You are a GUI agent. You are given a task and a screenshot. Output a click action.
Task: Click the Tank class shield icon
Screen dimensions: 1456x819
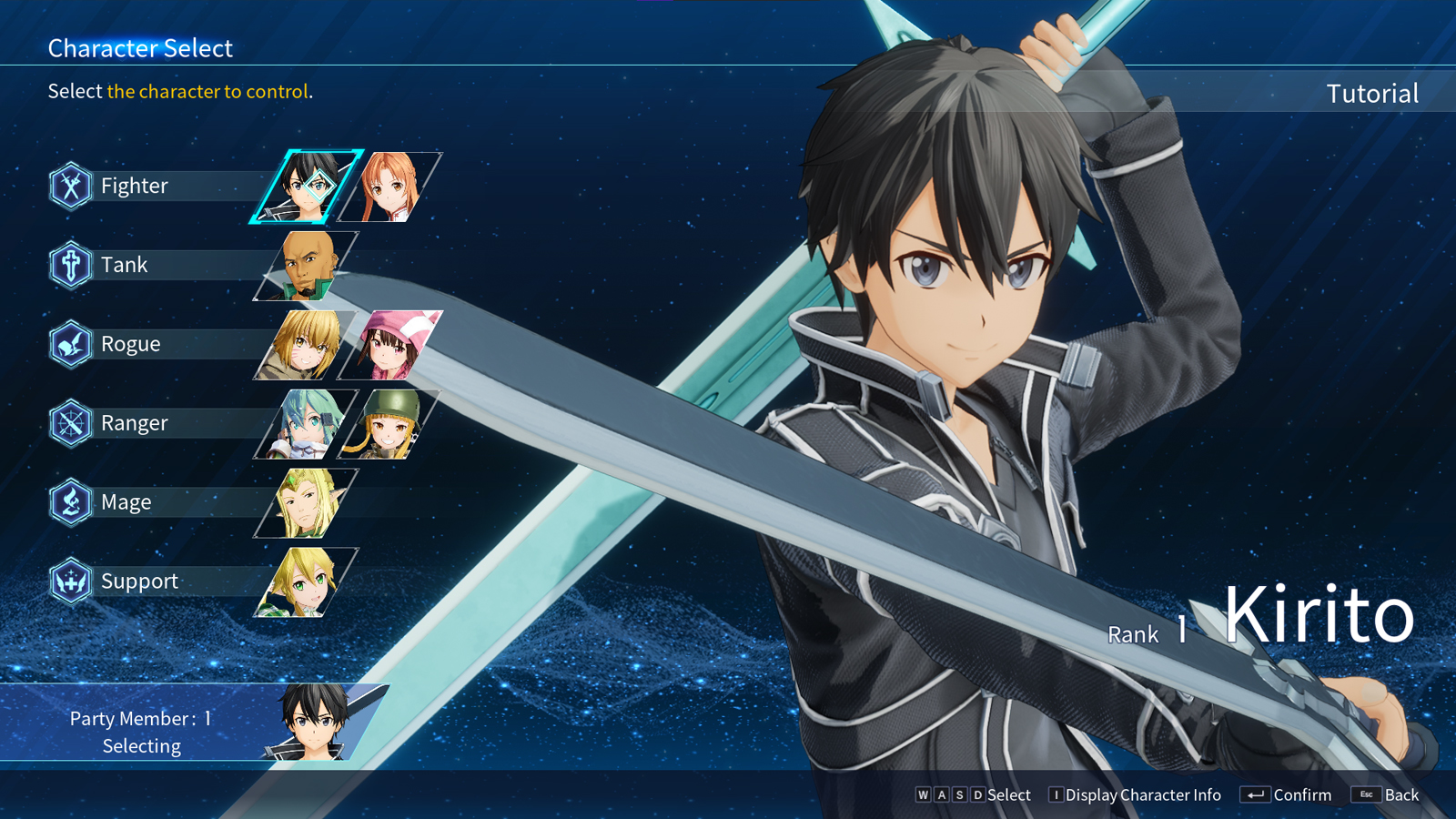[x=69, y=265]
